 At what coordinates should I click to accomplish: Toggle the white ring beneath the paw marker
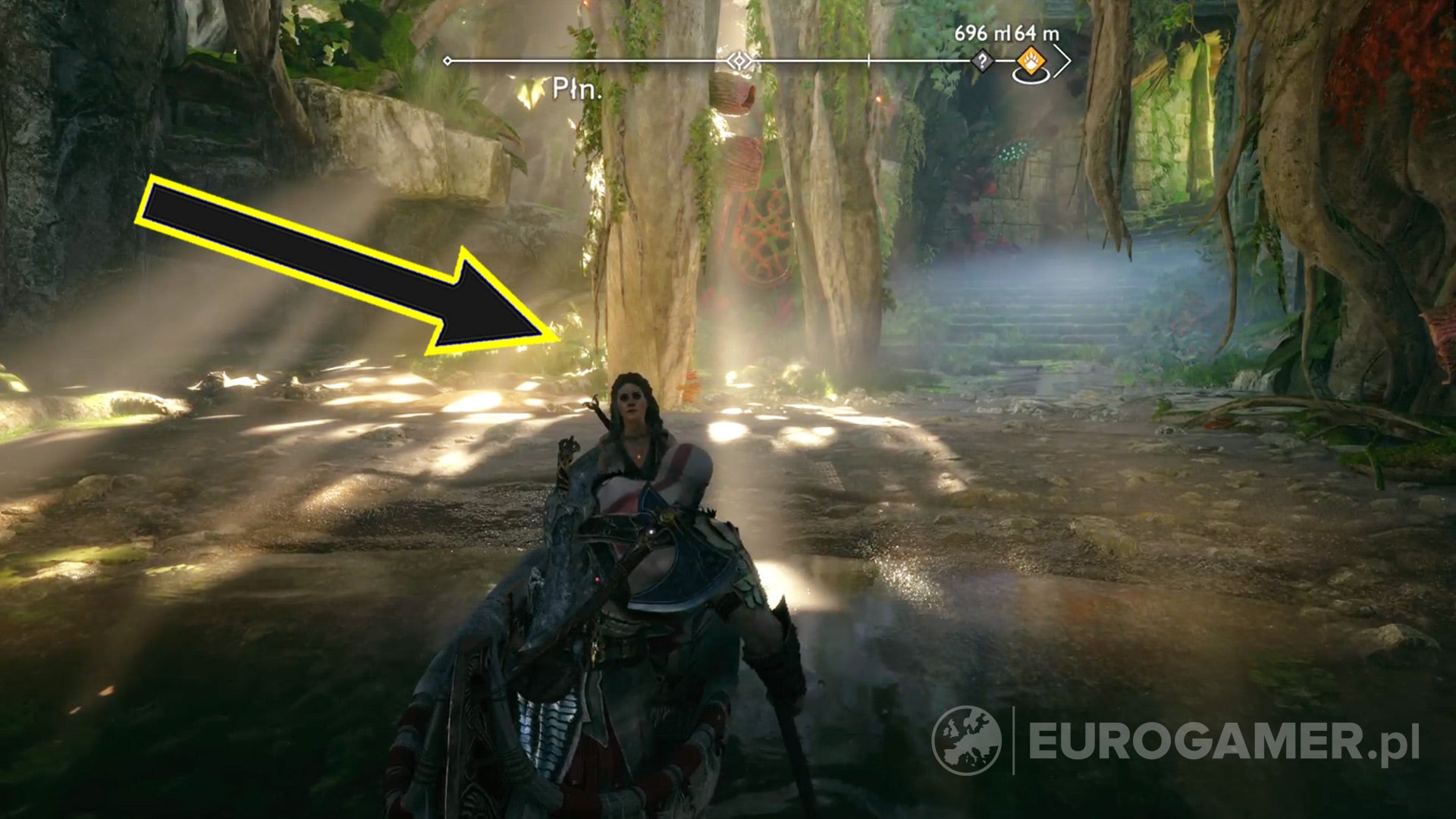(1031, 77)
